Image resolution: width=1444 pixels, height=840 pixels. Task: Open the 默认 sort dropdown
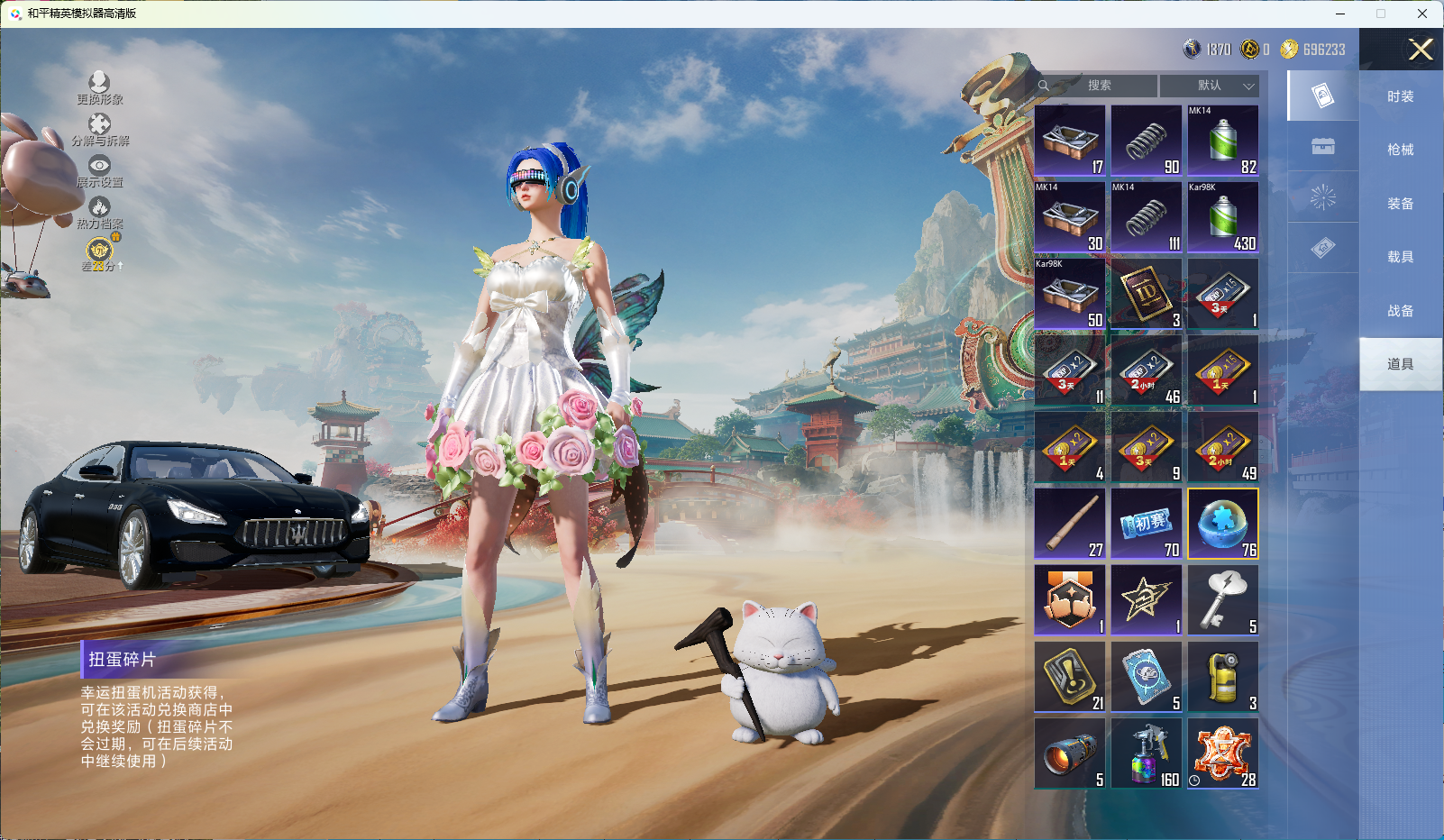[x=1210, y=86]
